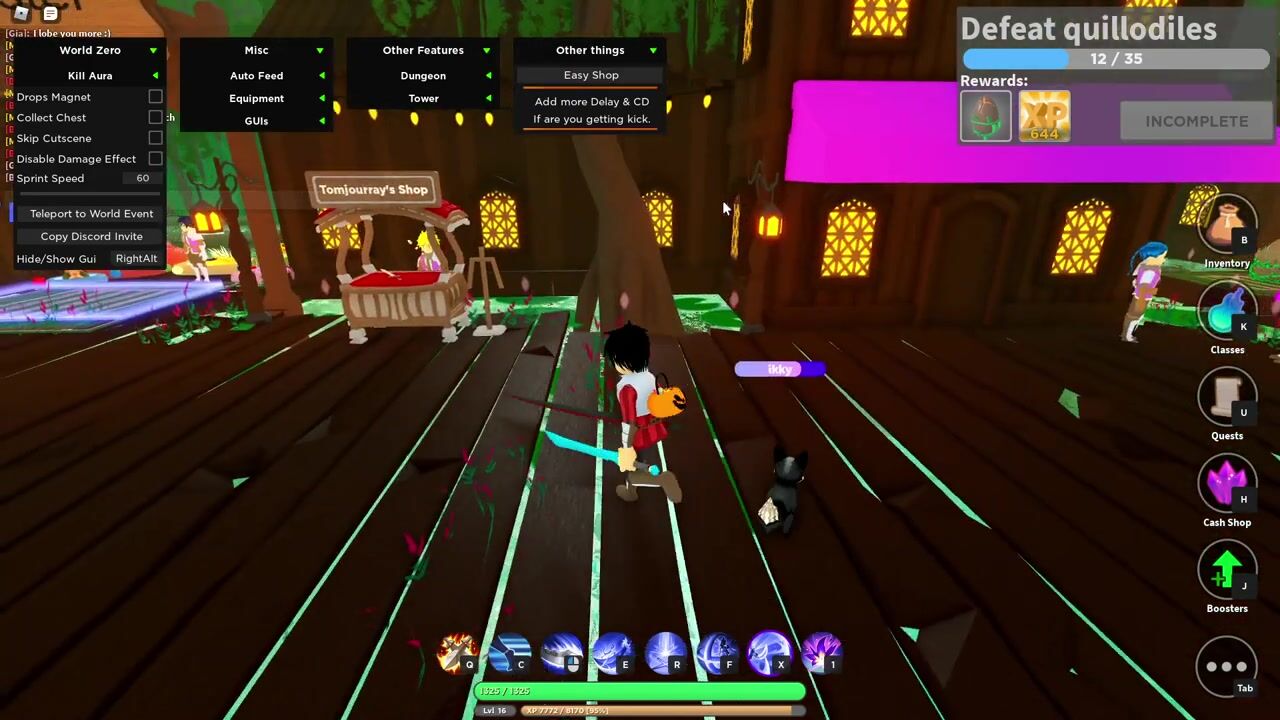1280x720 pixels.
Task: Set the Sprint Speed value field
Action: click(143, 179)
